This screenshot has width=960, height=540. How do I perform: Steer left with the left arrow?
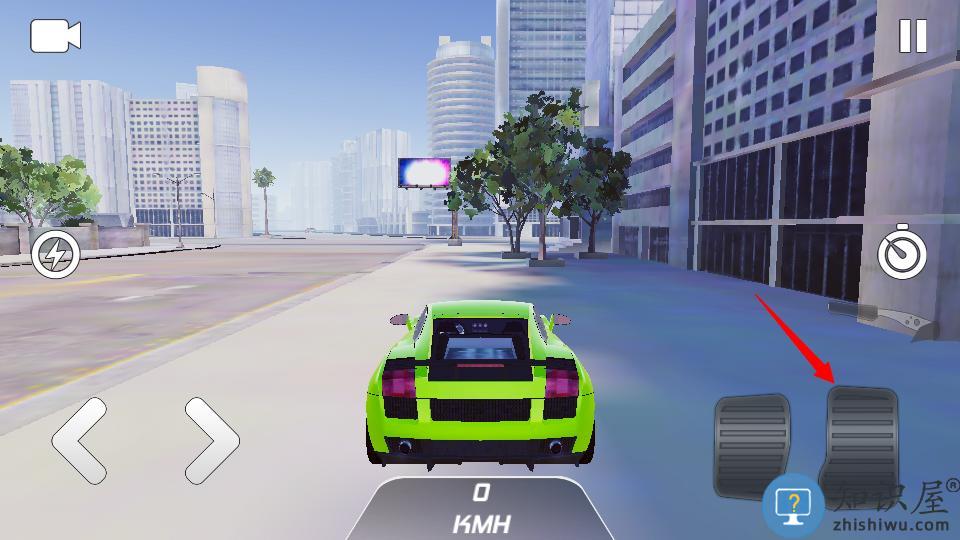[80, 440]
